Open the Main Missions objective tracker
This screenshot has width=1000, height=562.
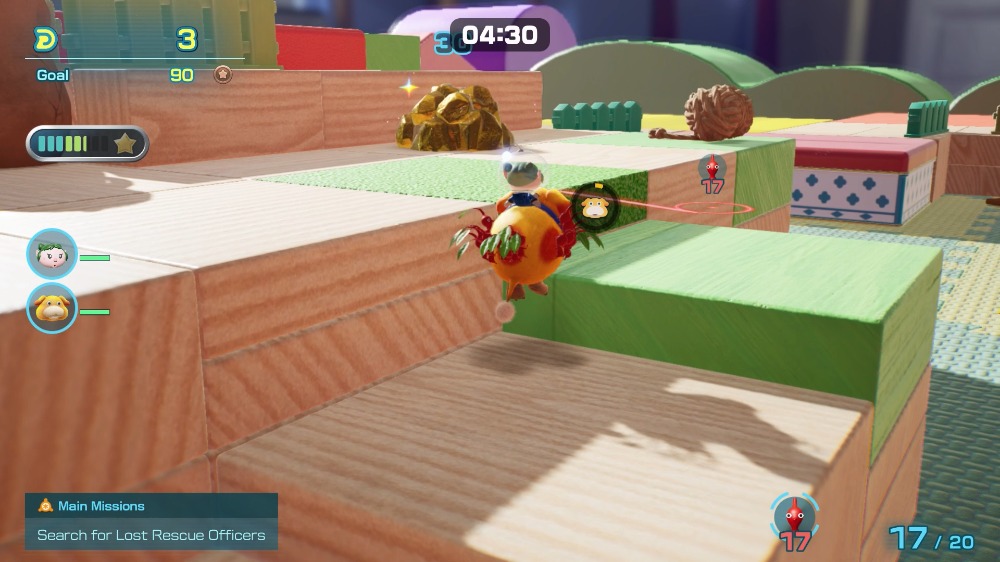[x=151, y=520]
